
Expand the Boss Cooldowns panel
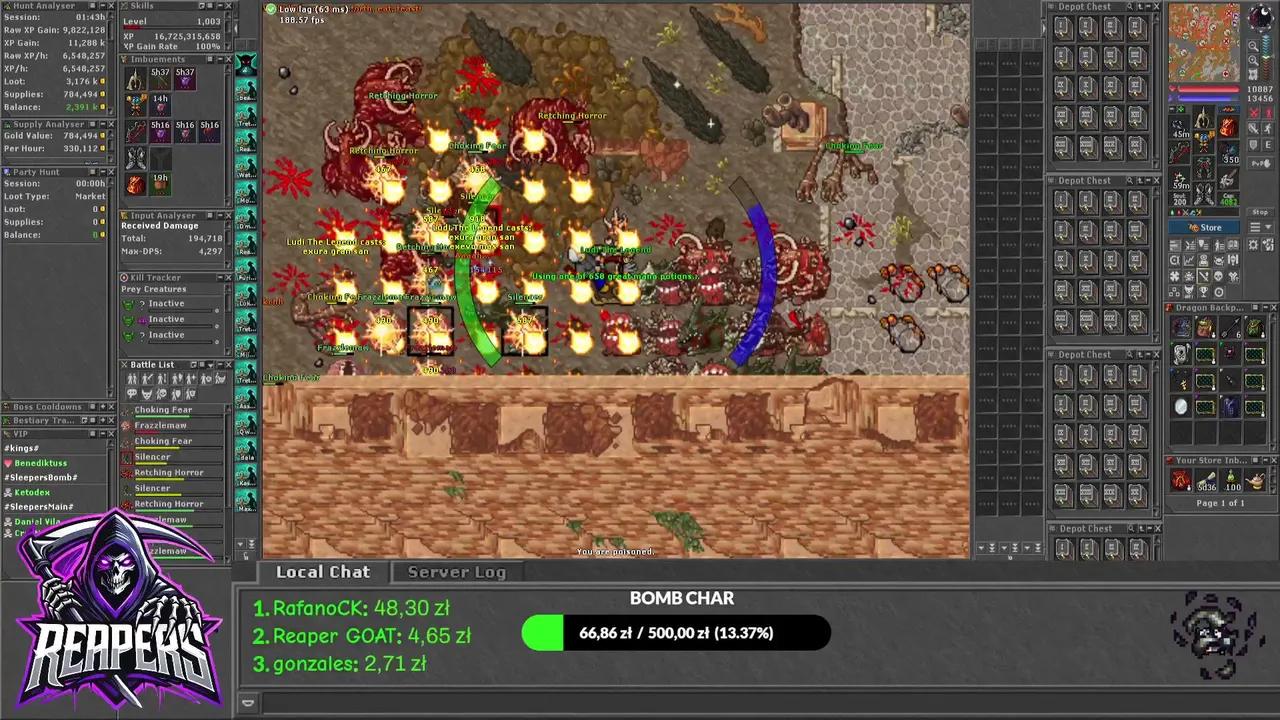coord(103,406)
